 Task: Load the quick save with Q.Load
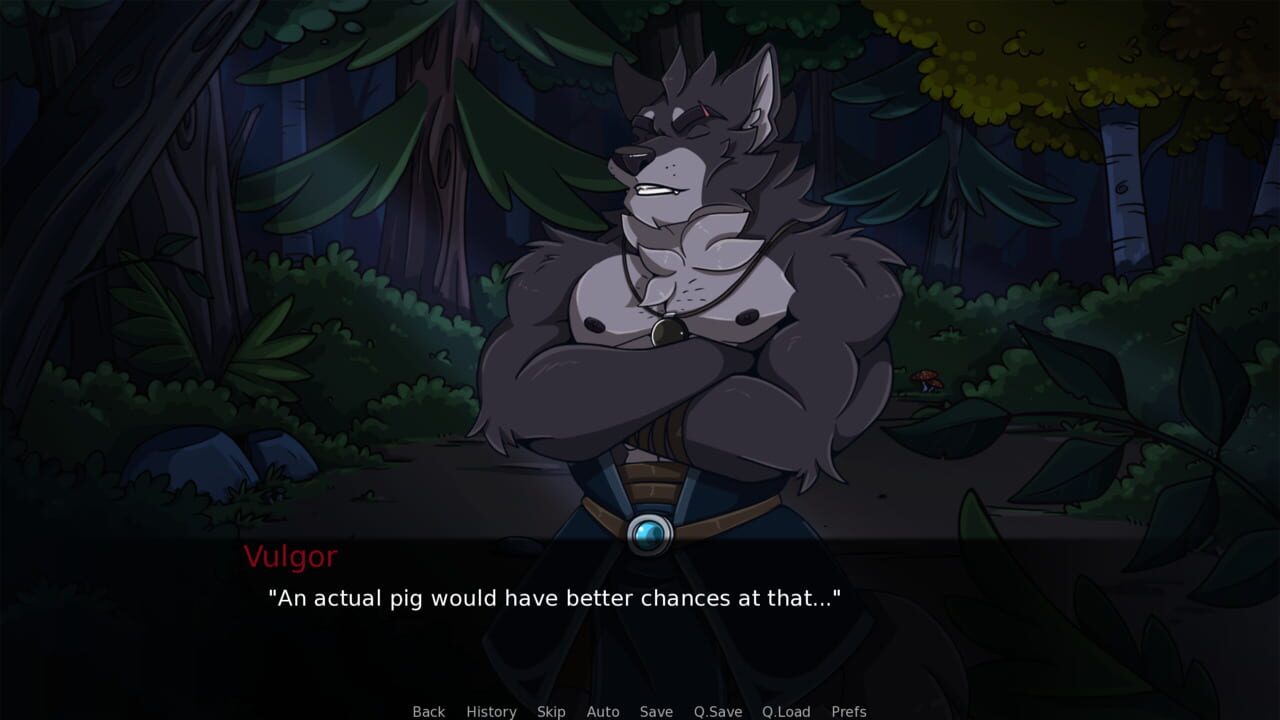coord(785,712)
